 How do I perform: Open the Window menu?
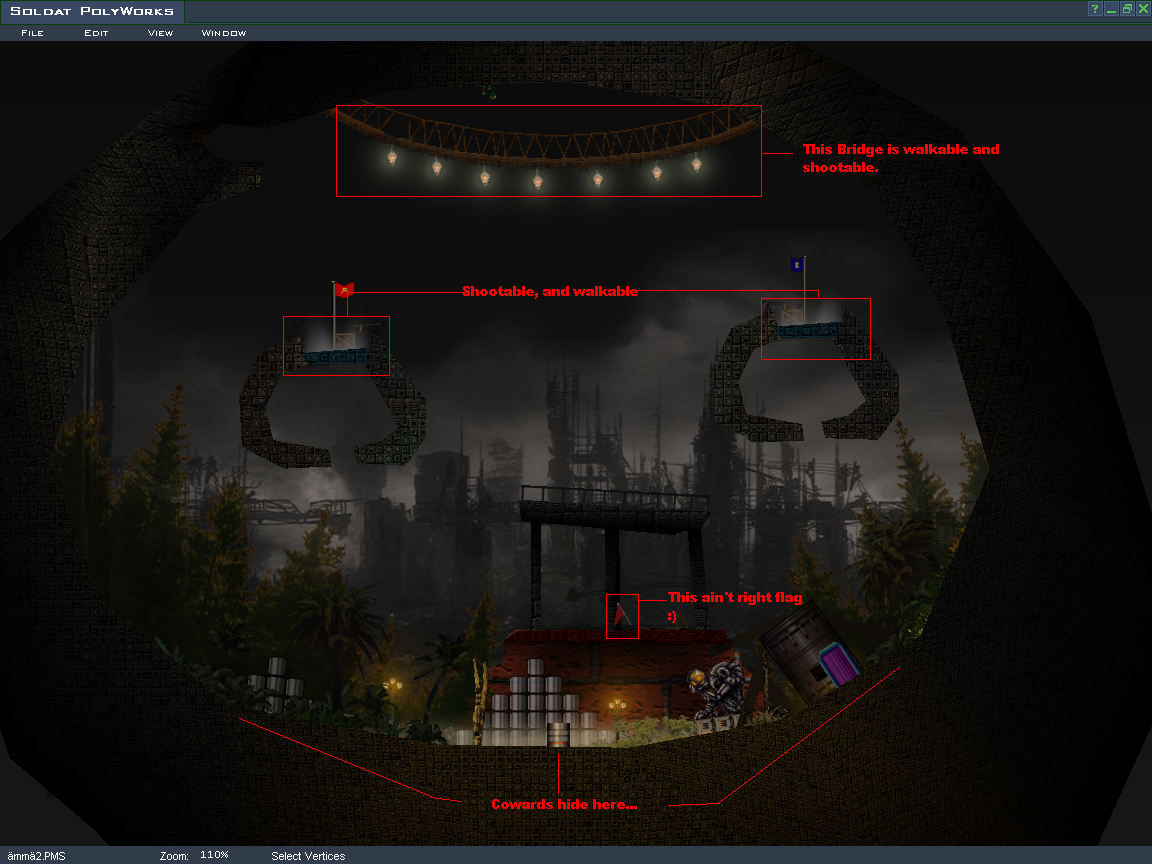point(224,33)
